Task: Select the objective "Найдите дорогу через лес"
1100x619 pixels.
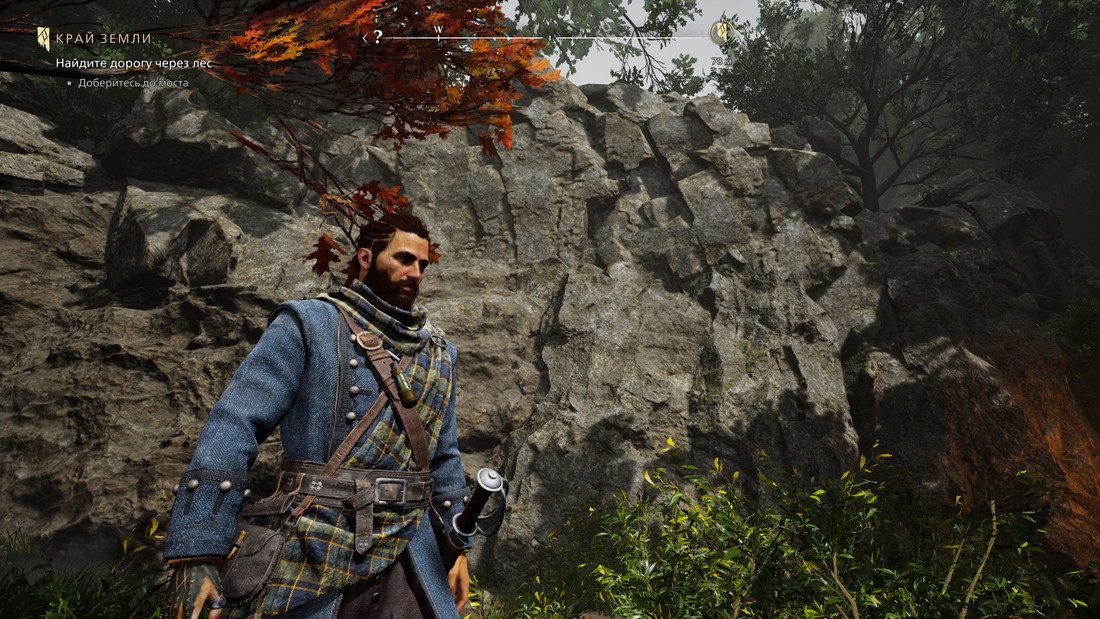Action: (133, 63)
